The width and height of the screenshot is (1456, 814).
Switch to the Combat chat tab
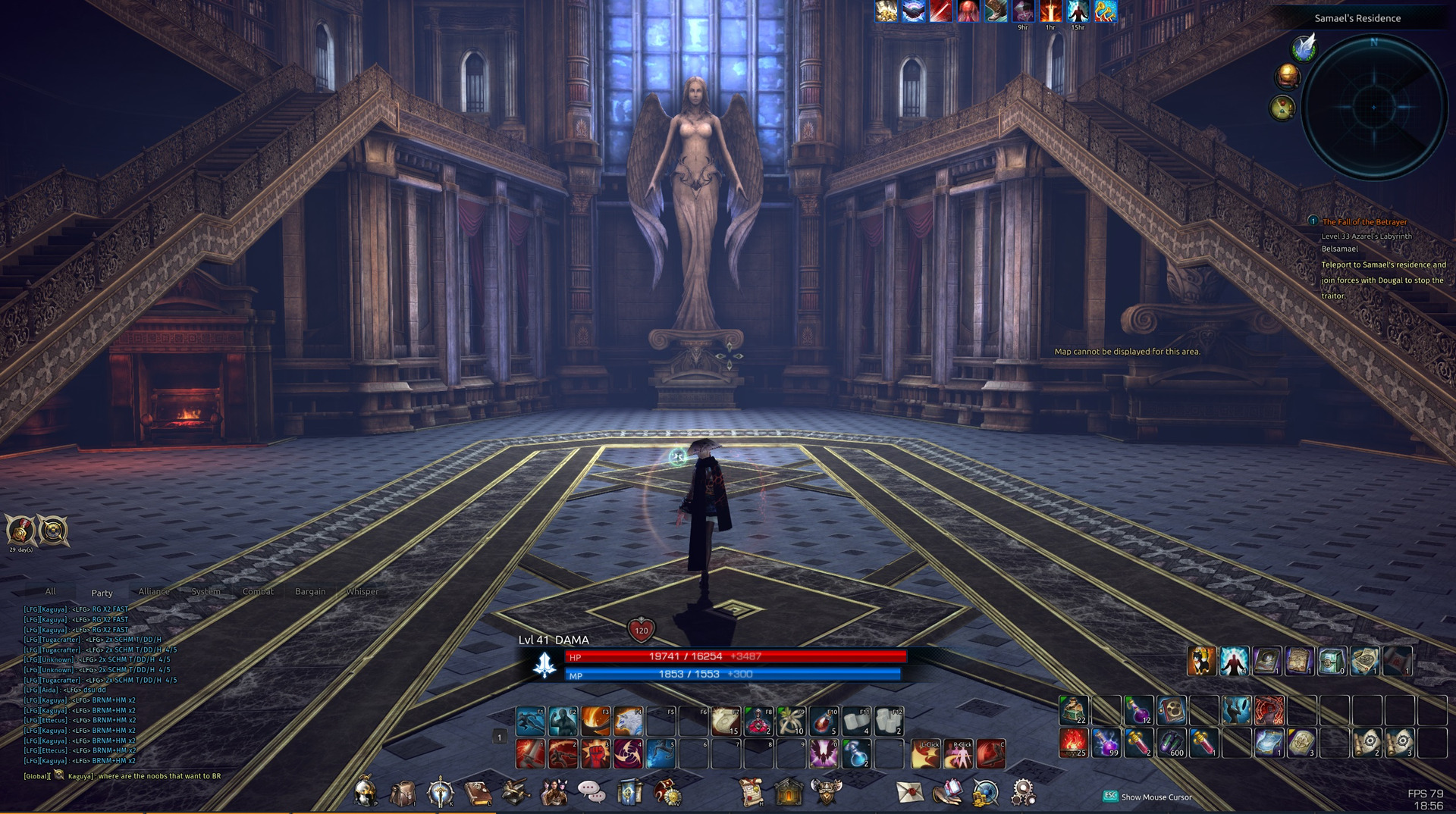point(258,591)
